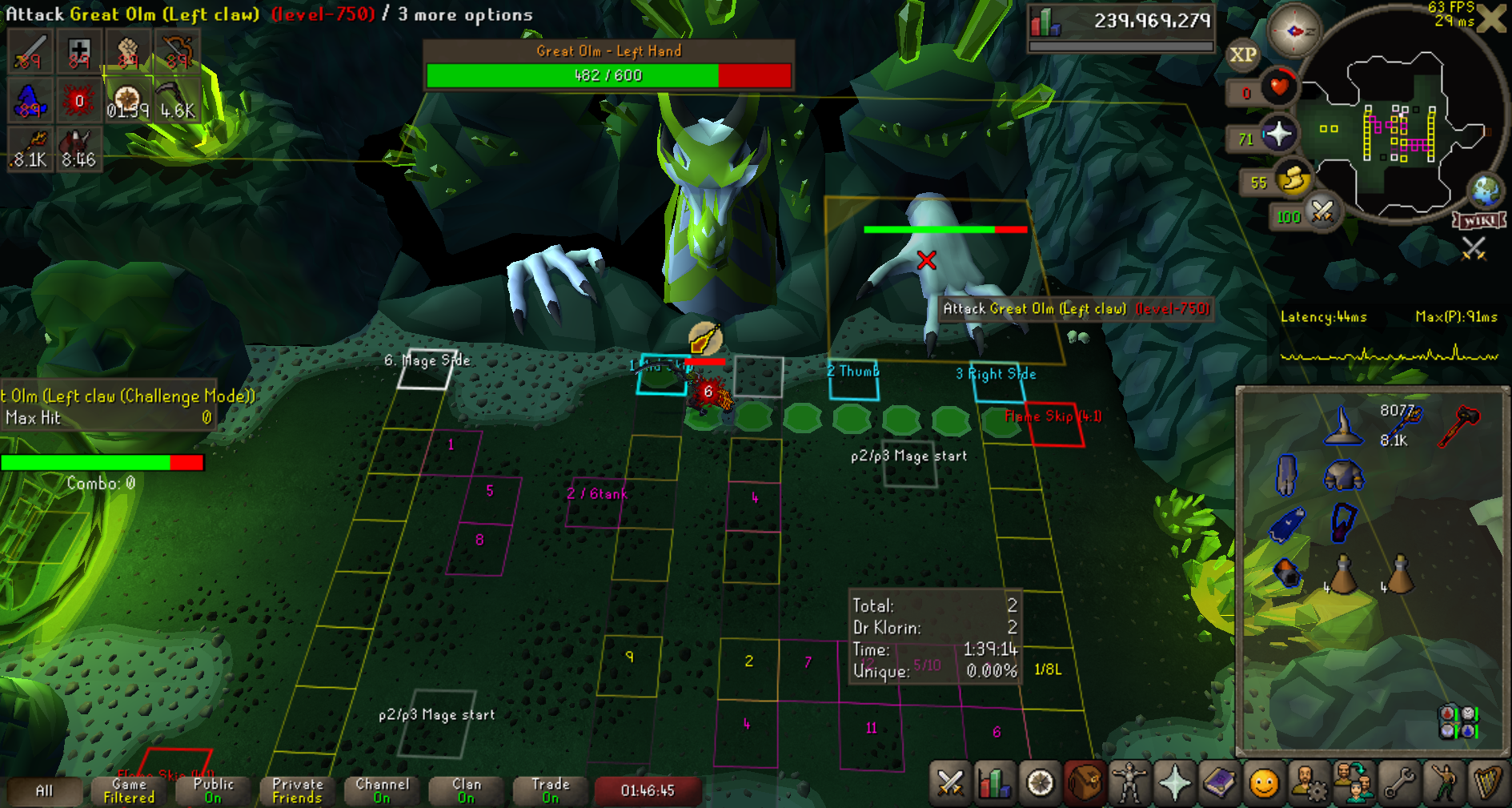
Task: Open the Worn Equipment tab
Action: [1129, 782]
